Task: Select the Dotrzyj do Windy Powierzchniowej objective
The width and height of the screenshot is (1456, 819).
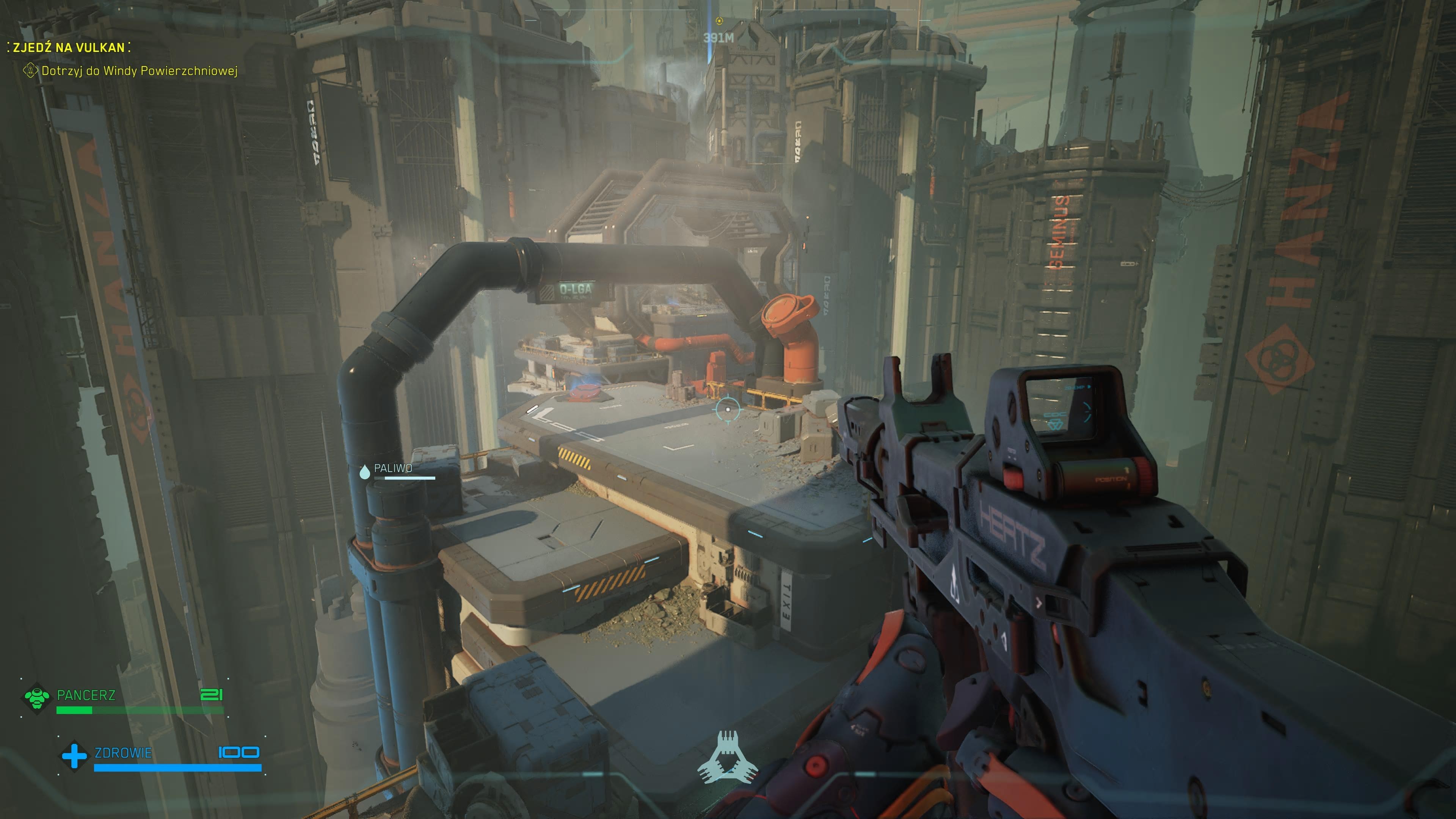Action: [x=139, y=71]
